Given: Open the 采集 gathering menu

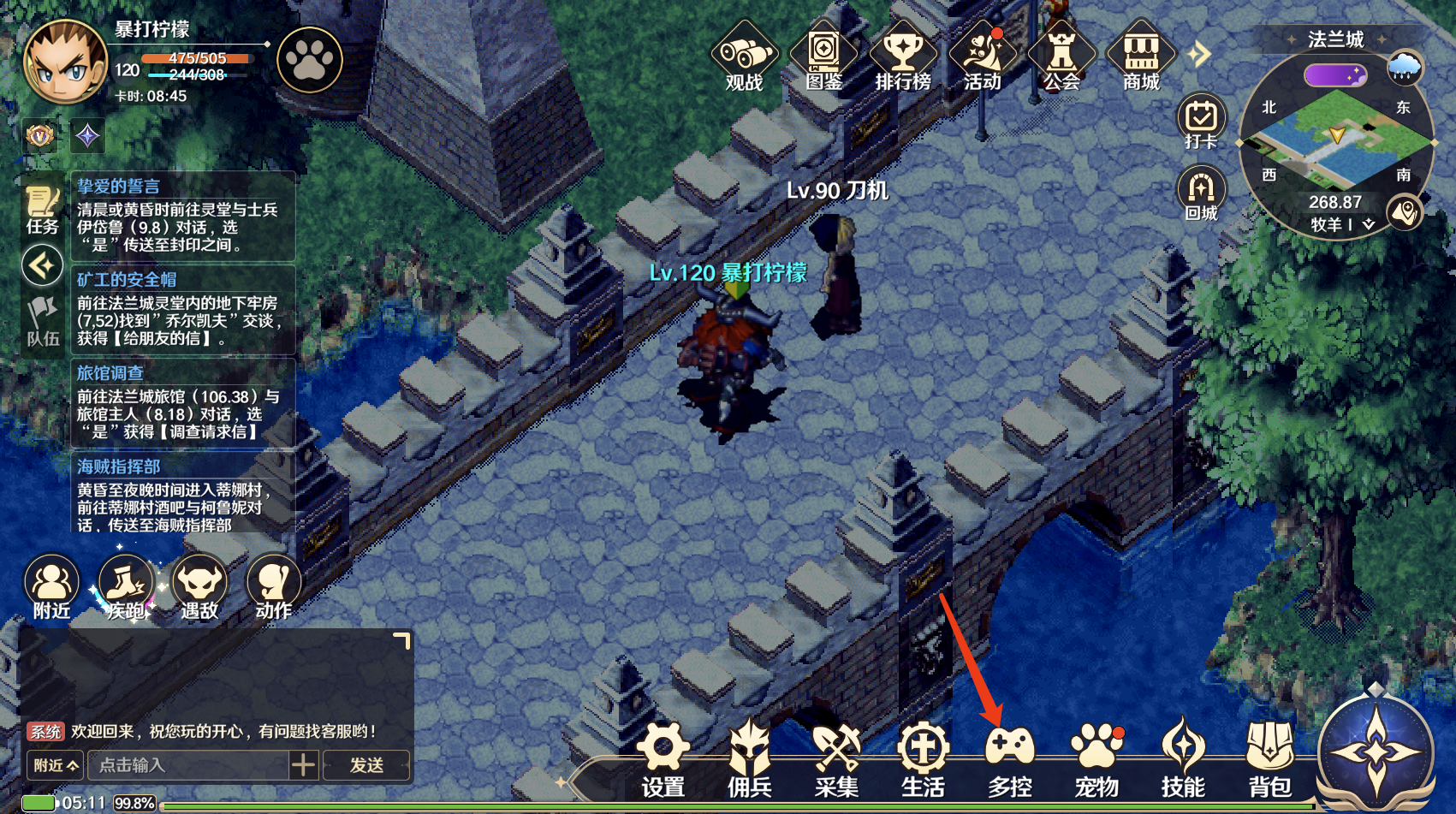Looking at the screenshot, I should [836, 758].
